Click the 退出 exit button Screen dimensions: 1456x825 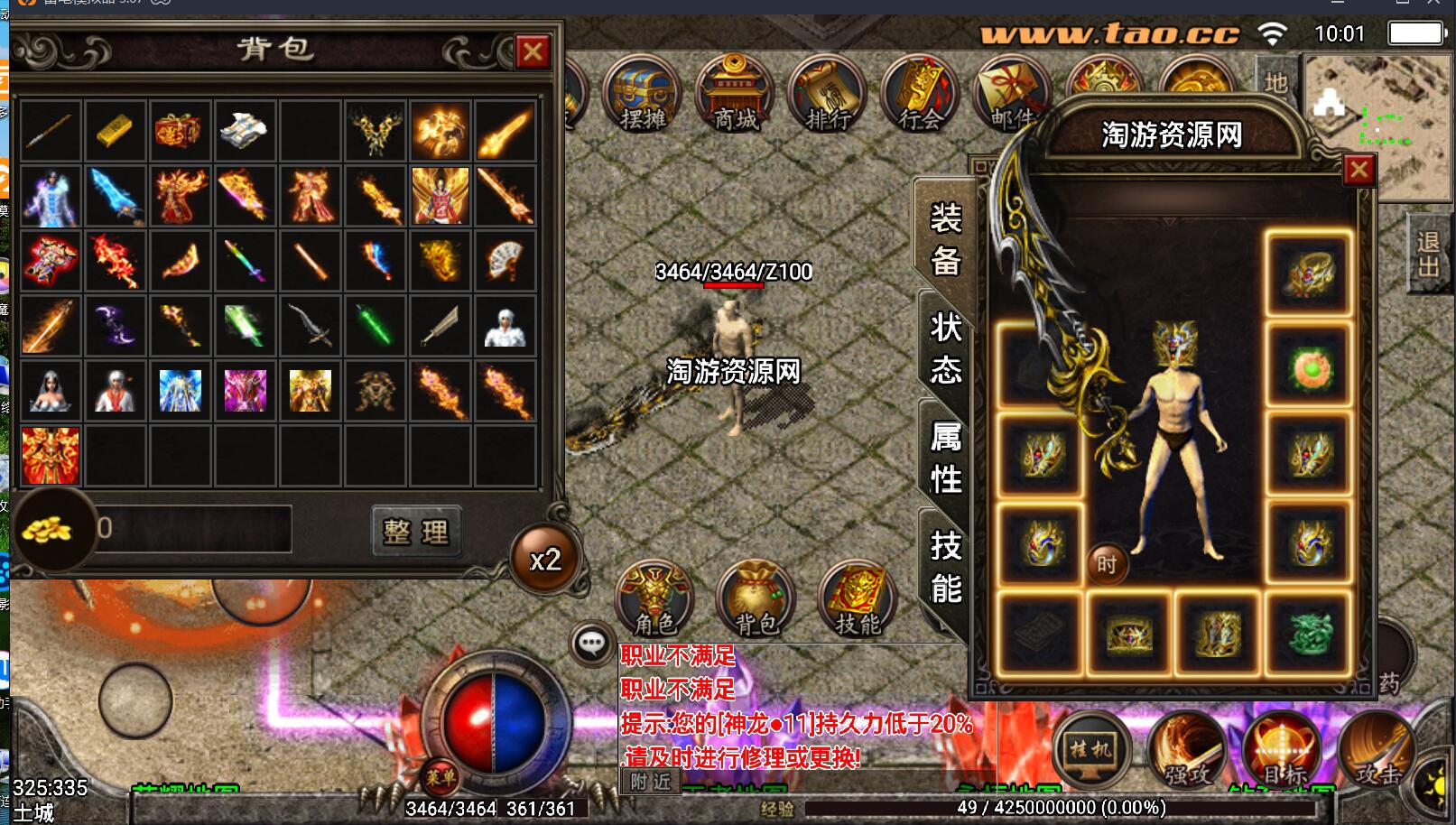point(1428,254)
